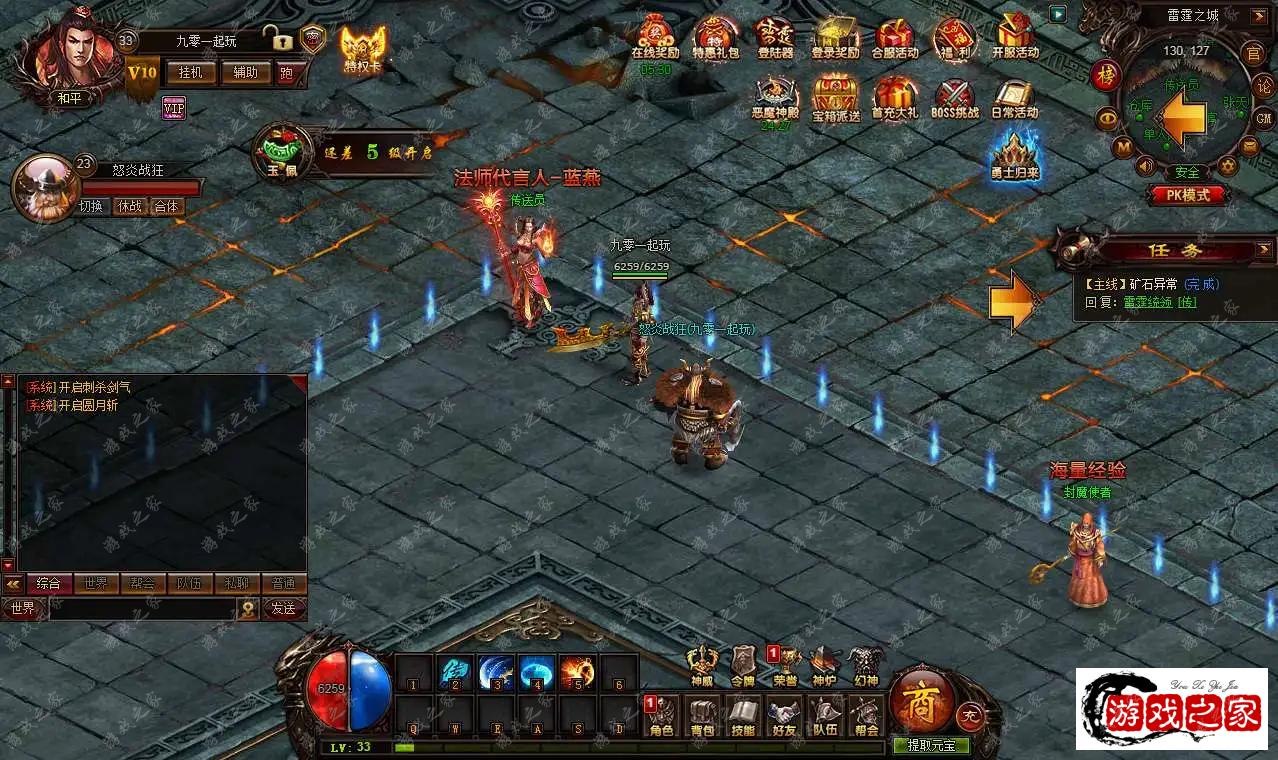Open the 背包 backpack button

(x=701, y=716)
